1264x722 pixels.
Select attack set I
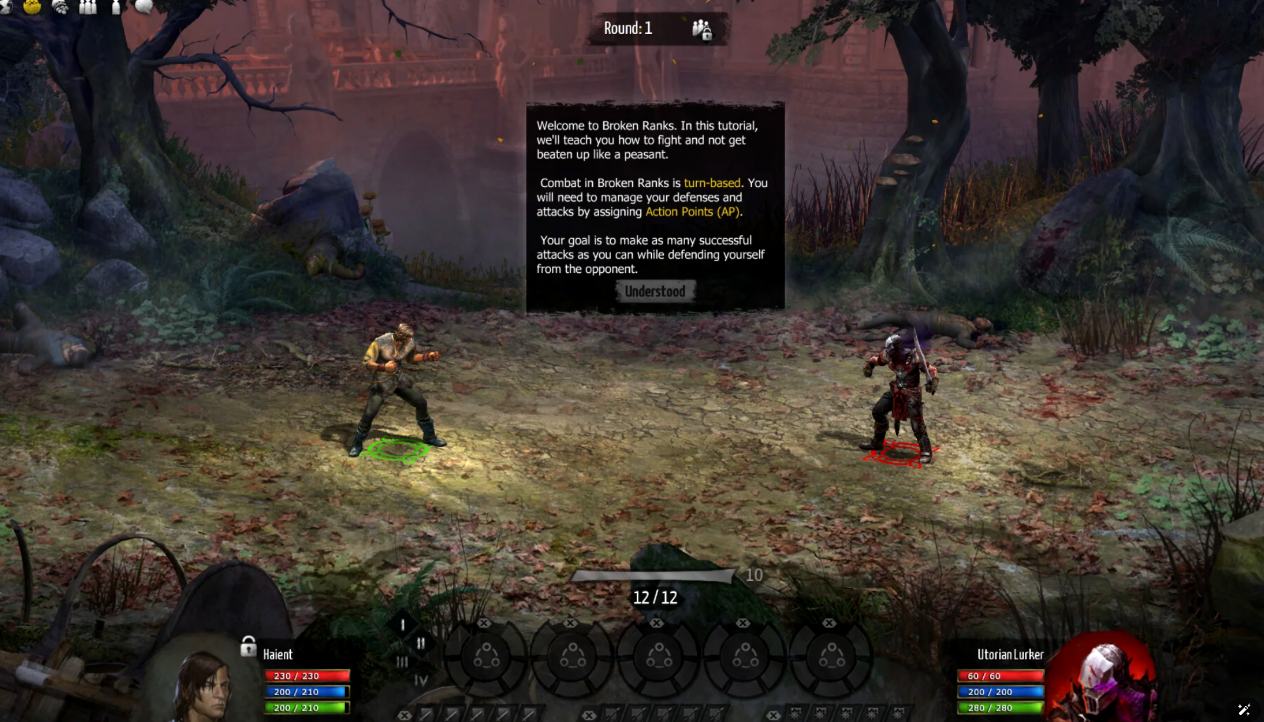click(403, 625)
